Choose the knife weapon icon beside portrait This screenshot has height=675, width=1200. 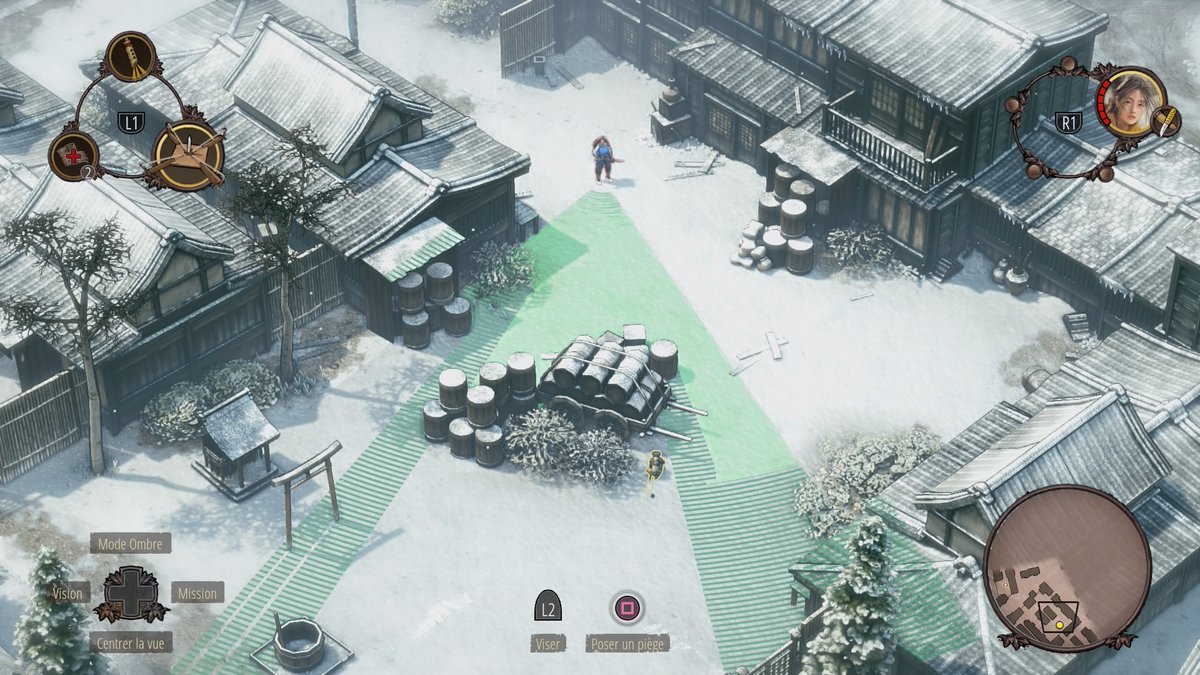coord(1167,121)
